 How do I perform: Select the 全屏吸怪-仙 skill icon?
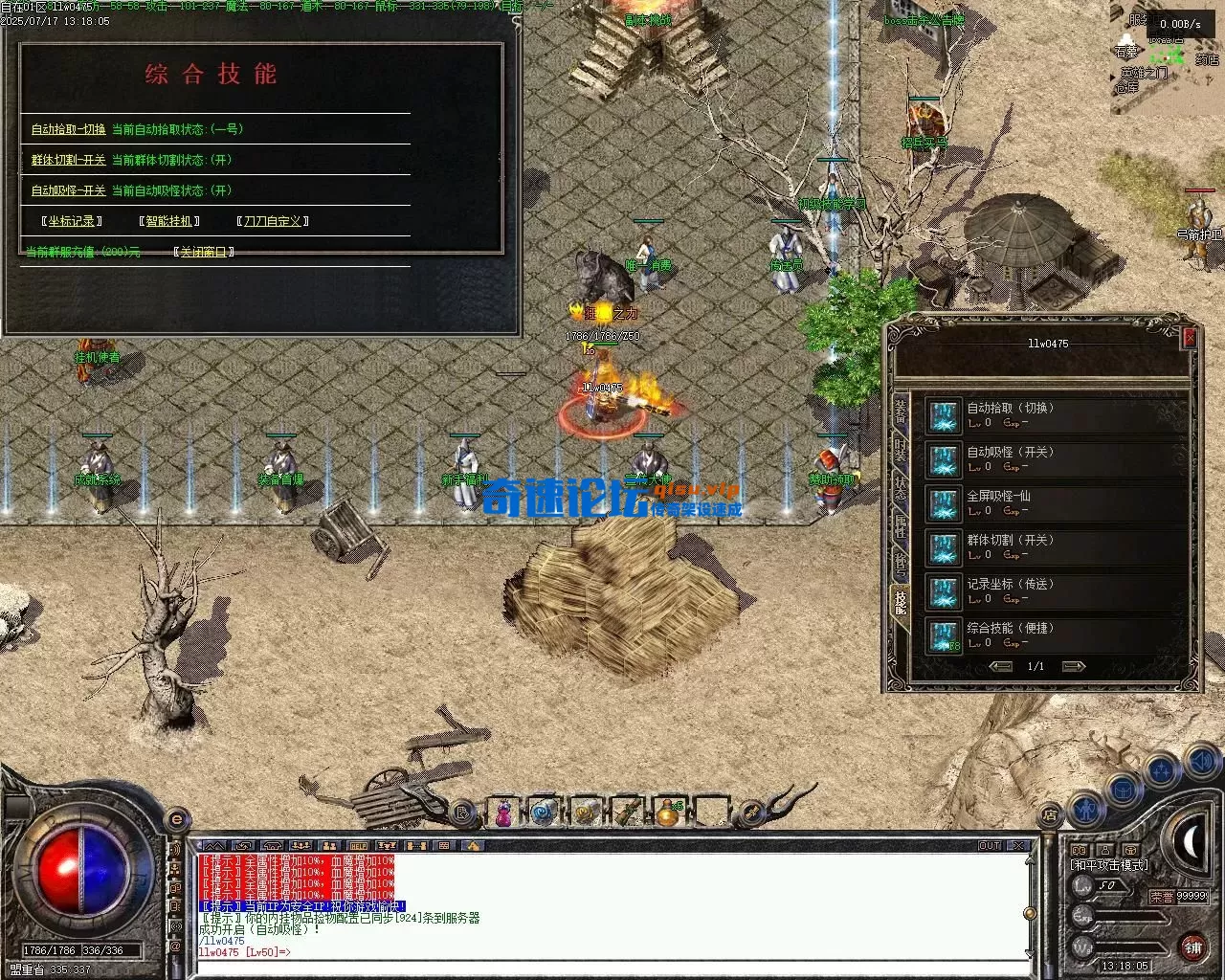[944, 504]
